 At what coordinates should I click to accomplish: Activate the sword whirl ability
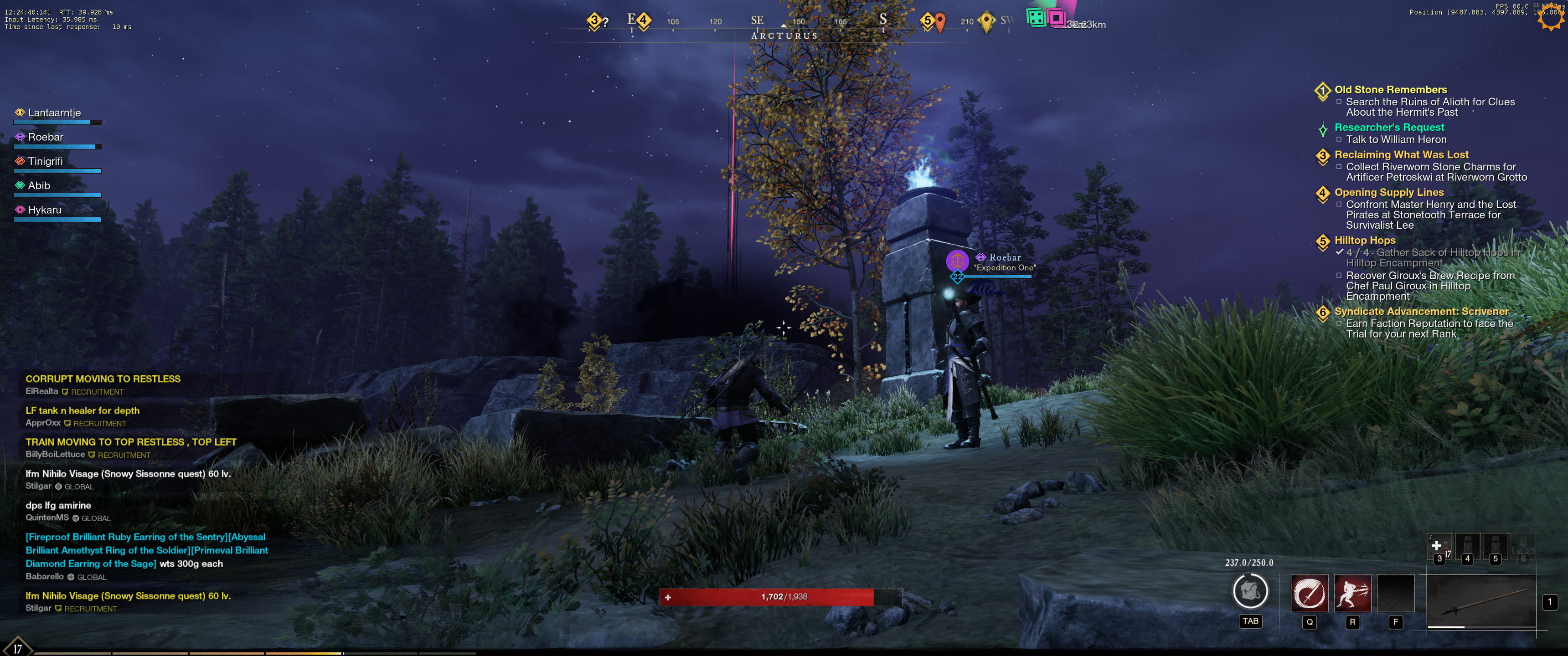click(x=1309, y=593)
